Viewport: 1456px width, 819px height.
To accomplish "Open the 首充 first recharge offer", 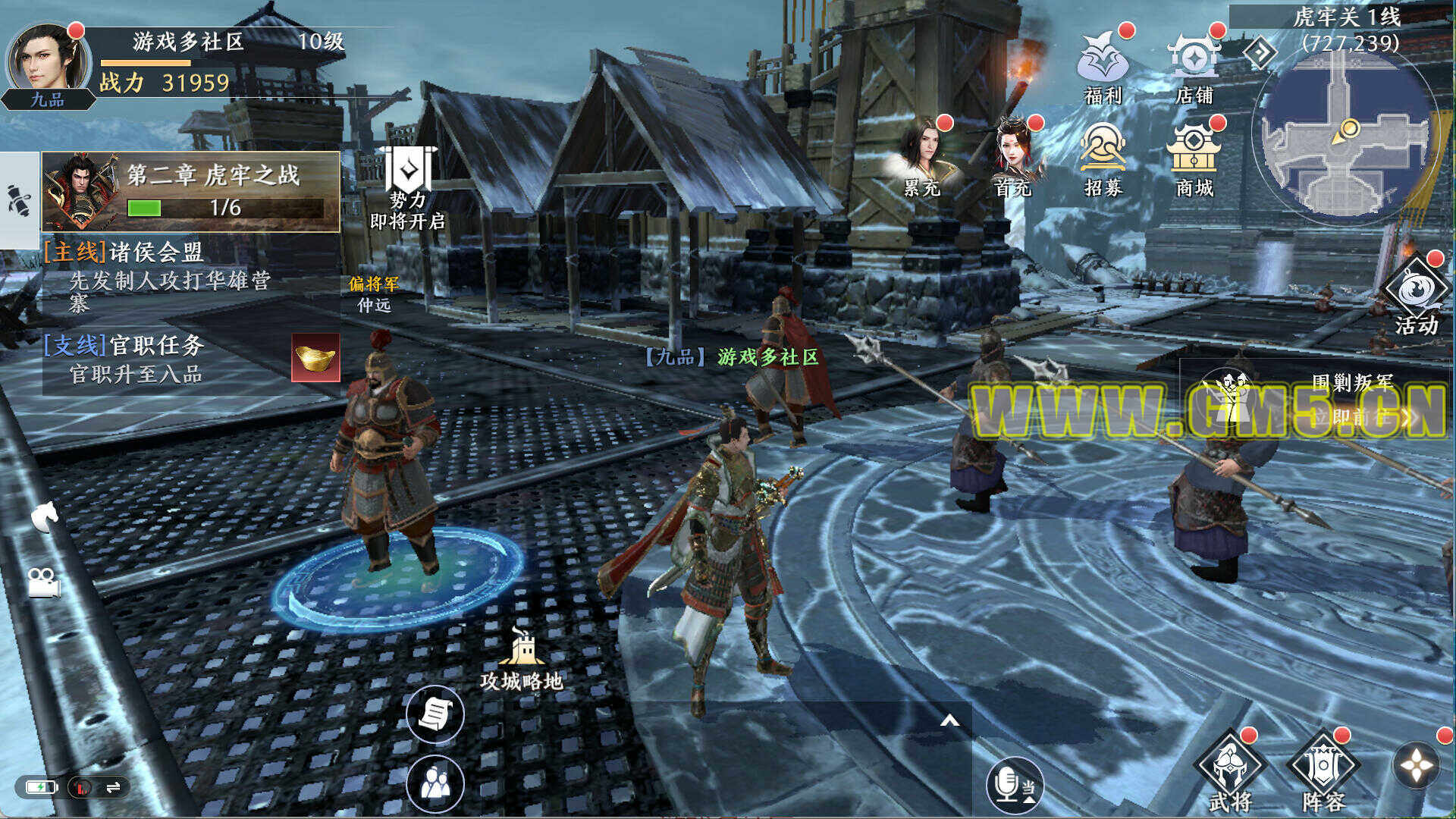I will (x=1014, y=158).
